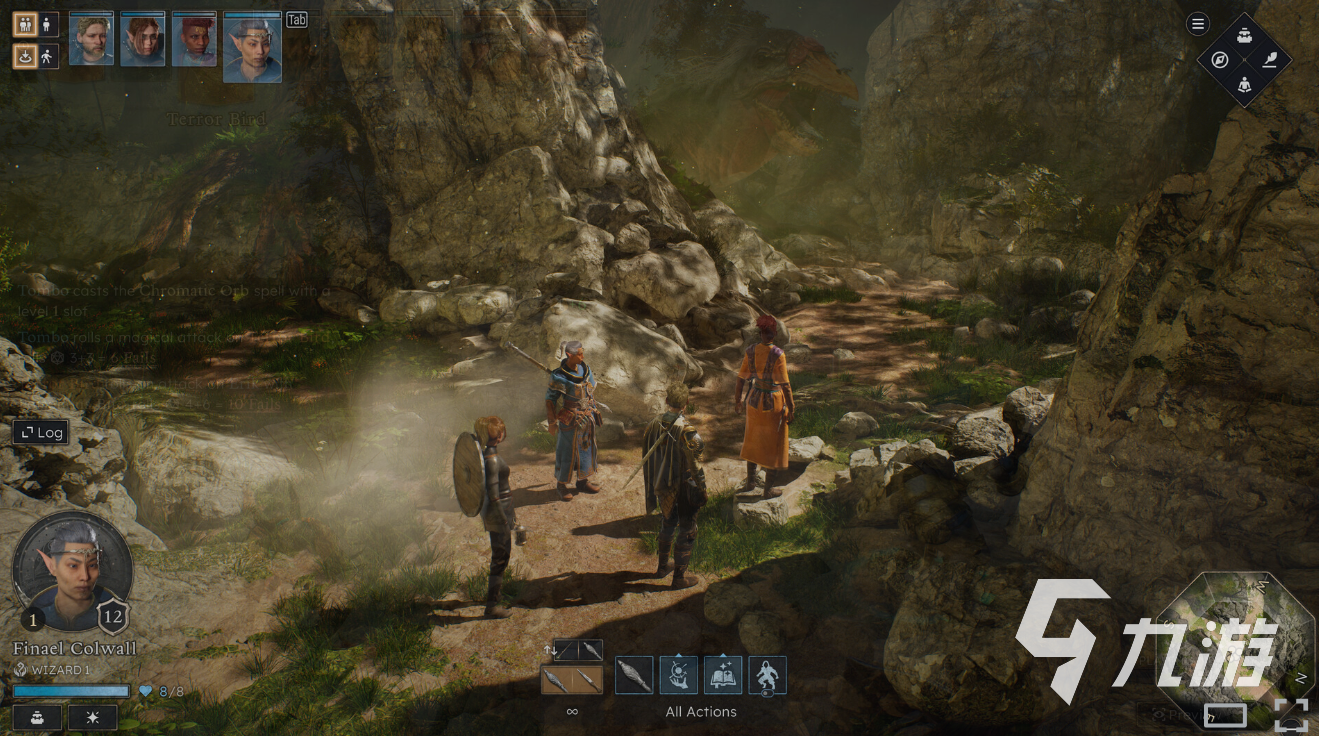Click the fullscreen icon in the corner

(x=1292, y=715)
